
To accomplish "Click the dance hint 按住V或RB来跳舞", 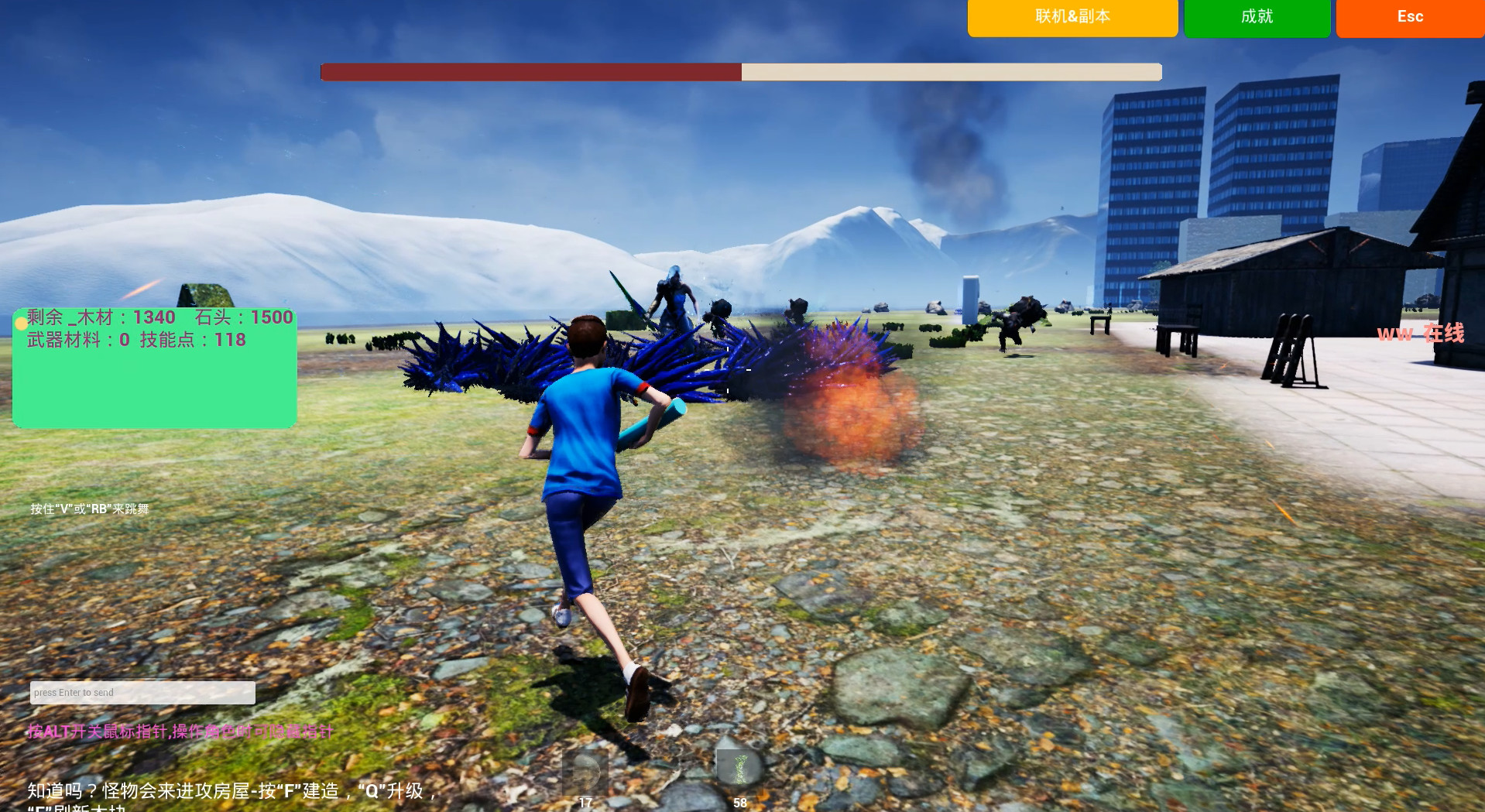I will 89,509.
